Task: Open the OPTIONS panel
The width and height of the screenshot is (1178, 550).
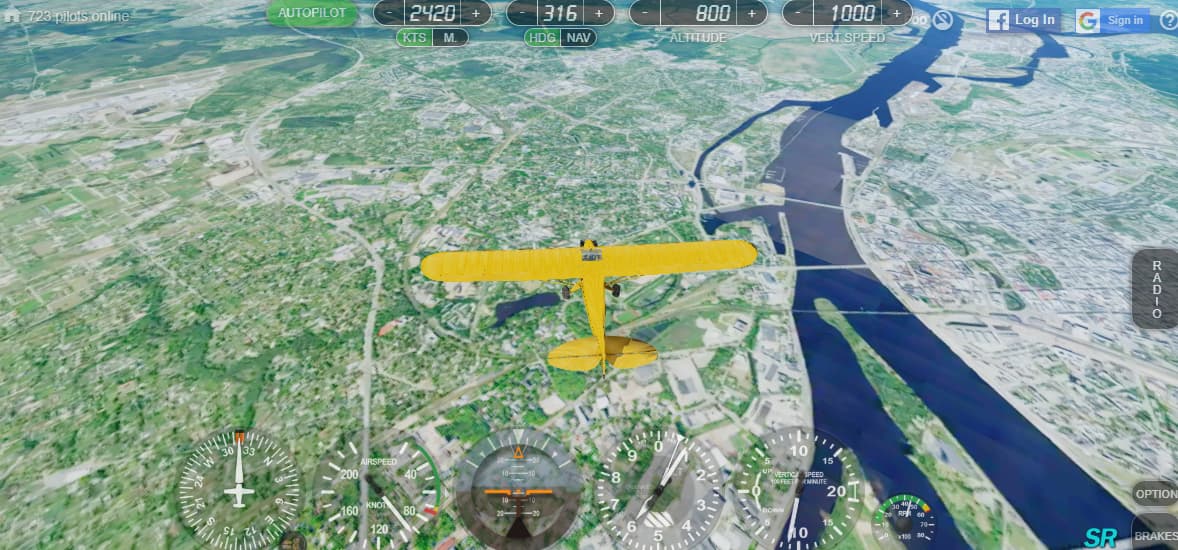Action: [1156, 494]
